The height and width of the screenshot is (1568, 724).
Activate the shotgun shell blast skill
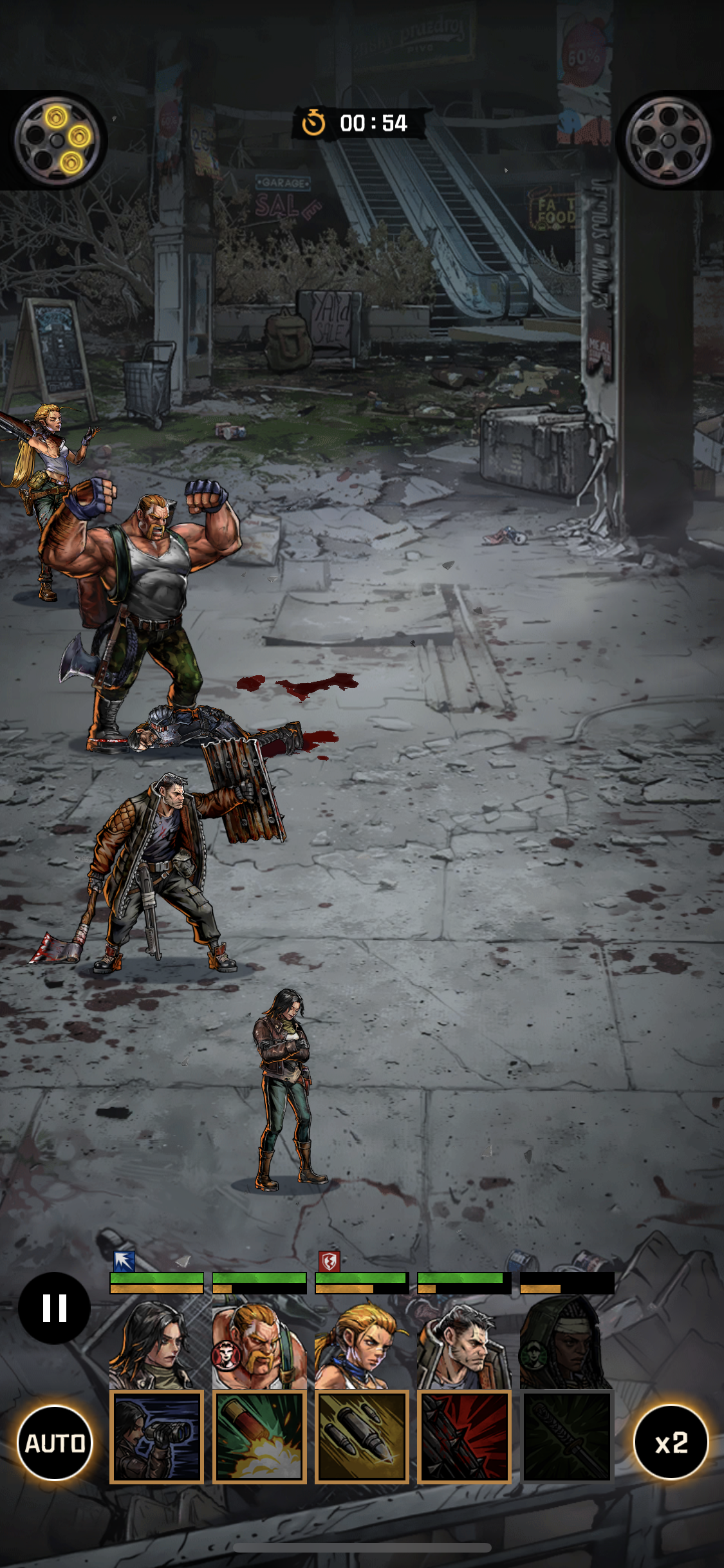point(259,1437)
